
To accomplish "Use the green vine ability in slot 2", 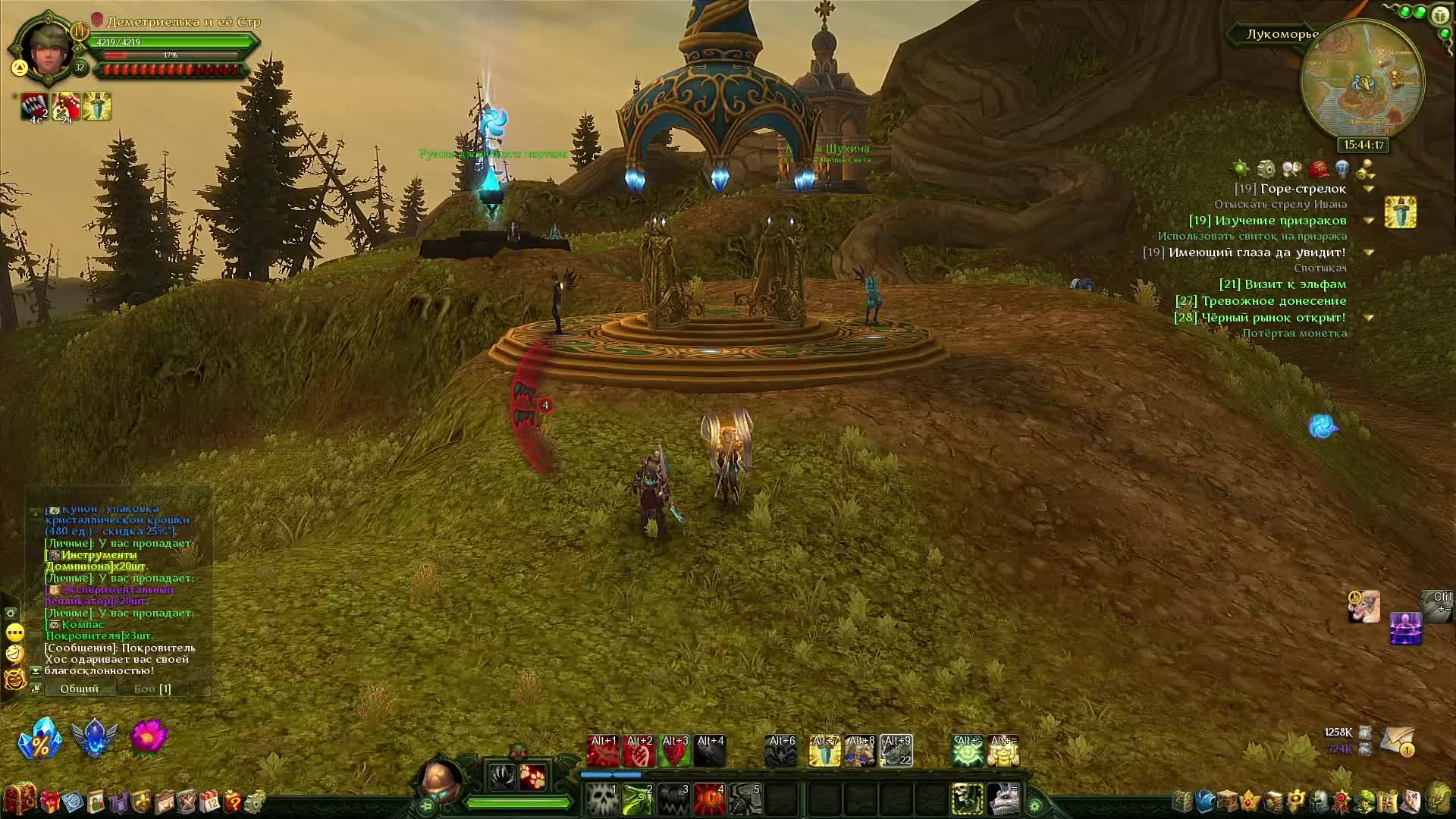I will [x=638, y=799].
